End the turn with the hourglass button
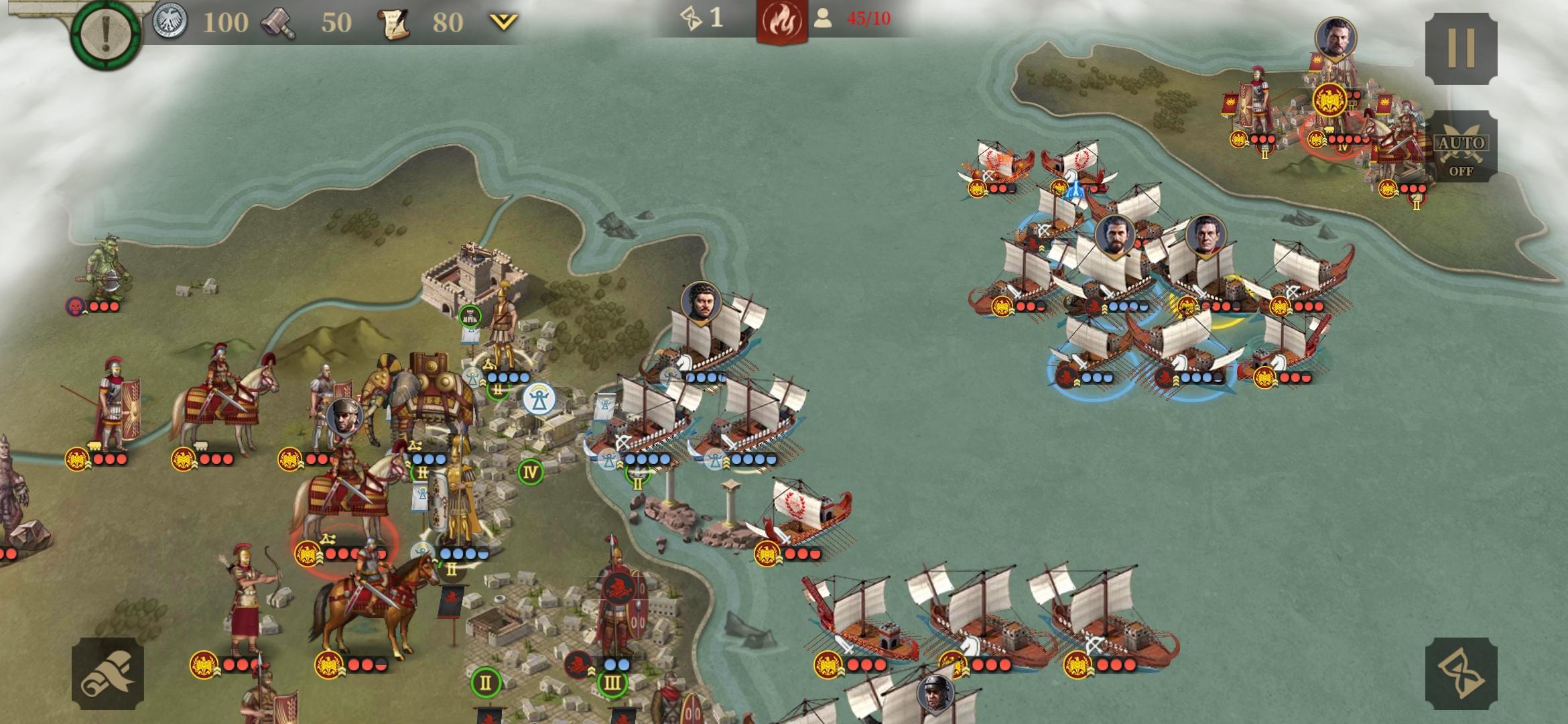Screen dimensions: 1568x724 pyautogui.click(x=1461, y=673)
